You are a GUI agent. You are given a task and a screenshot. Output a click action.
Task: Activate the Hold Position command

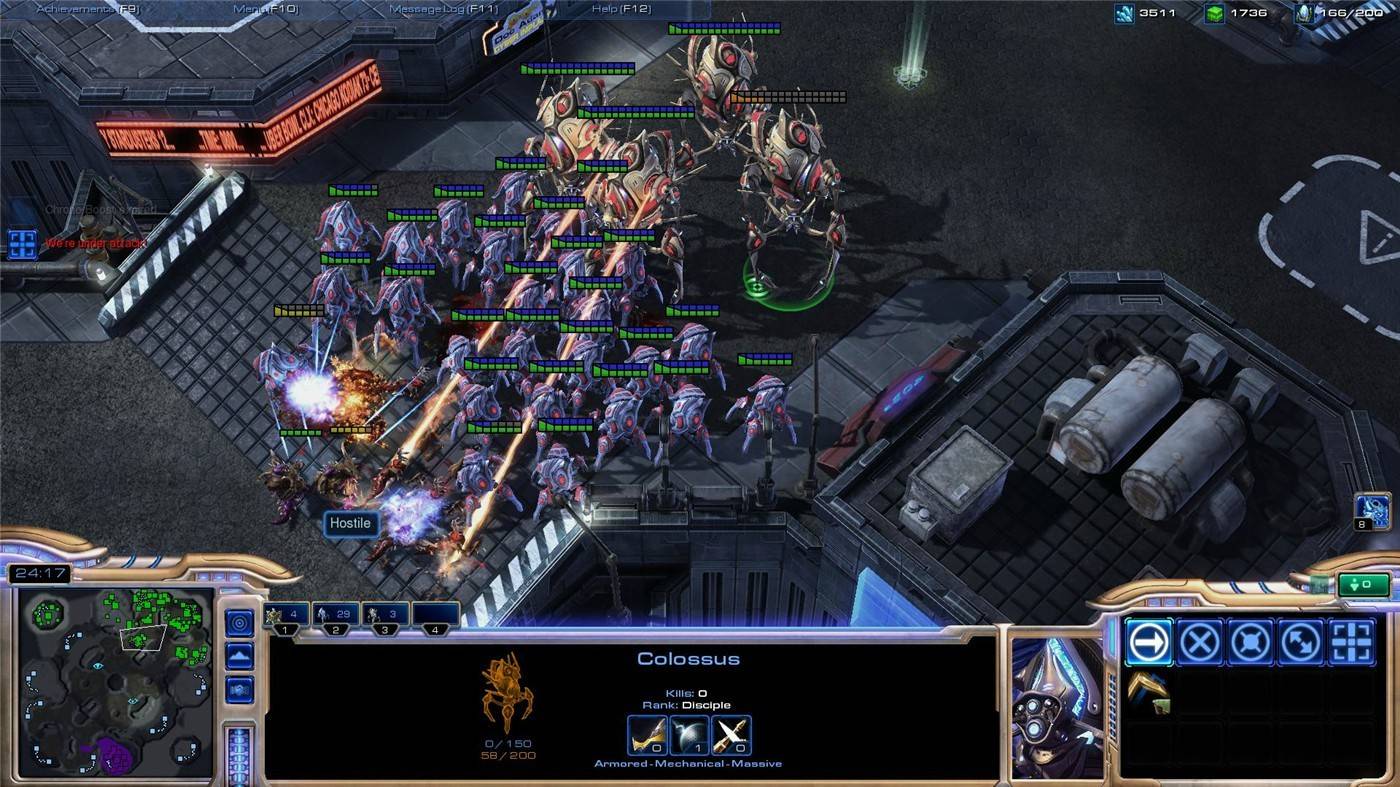pyautogui.click(x=1251, y=641)
